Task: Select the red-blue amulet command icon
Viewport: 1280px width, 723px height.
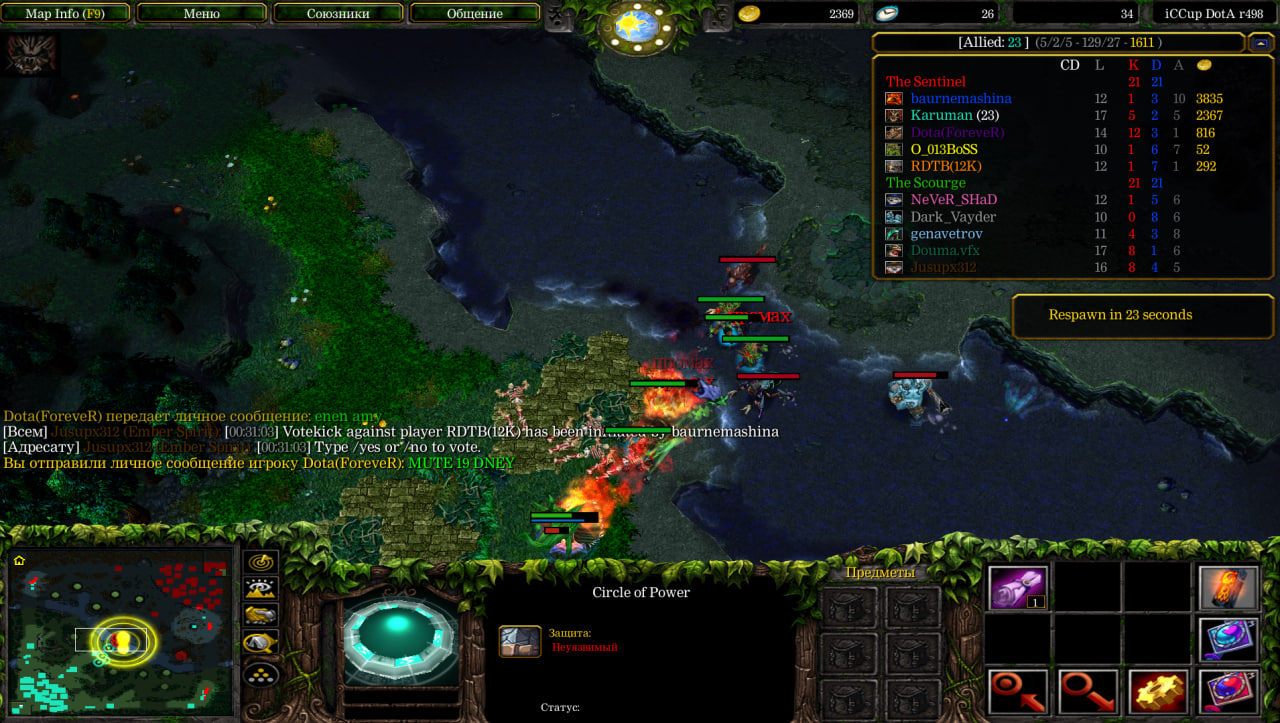Action: point(1226,692)
